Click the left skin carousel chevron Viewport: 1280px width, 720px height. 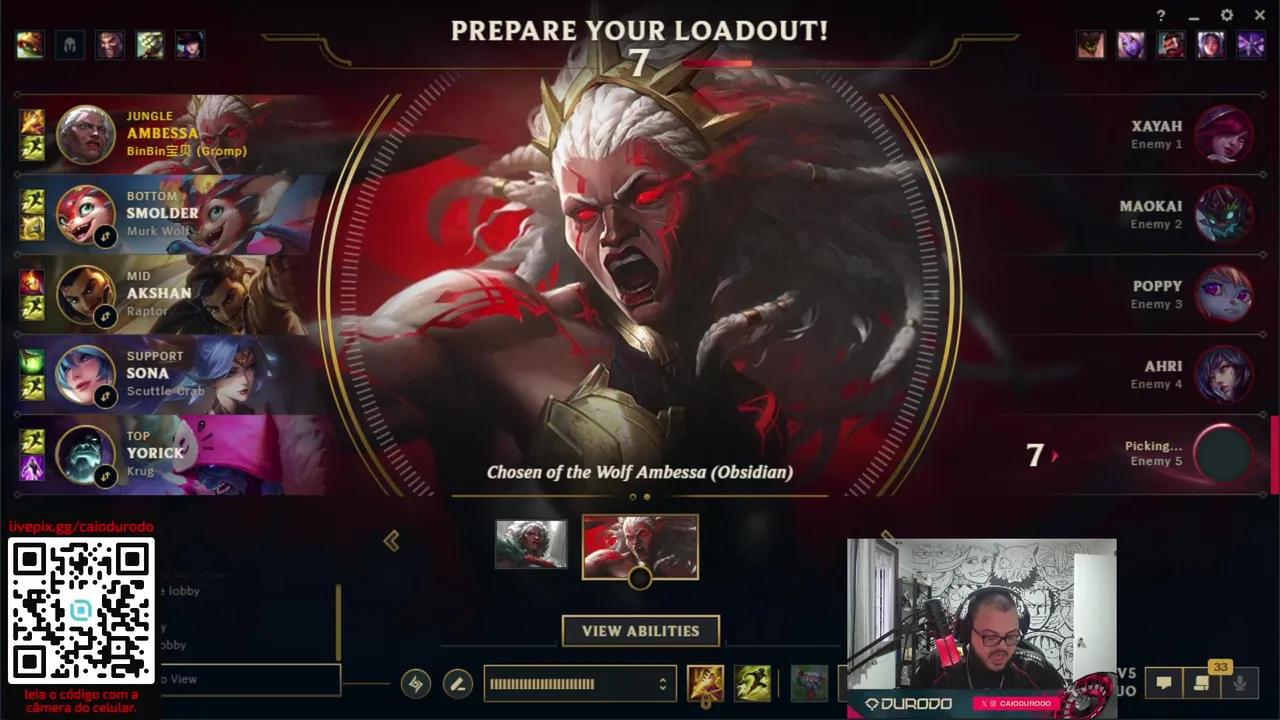[x=392, y=541]
